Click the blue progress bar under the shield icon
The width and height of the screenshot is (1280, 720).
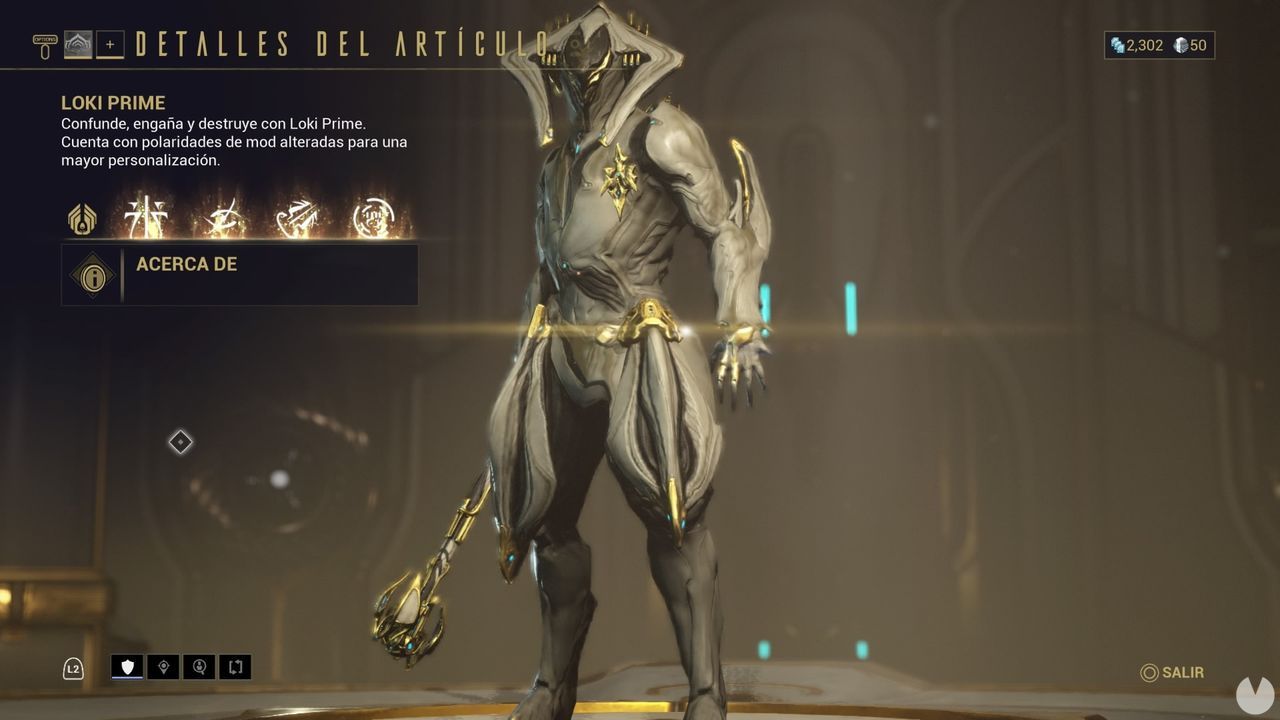coord(127,677)
